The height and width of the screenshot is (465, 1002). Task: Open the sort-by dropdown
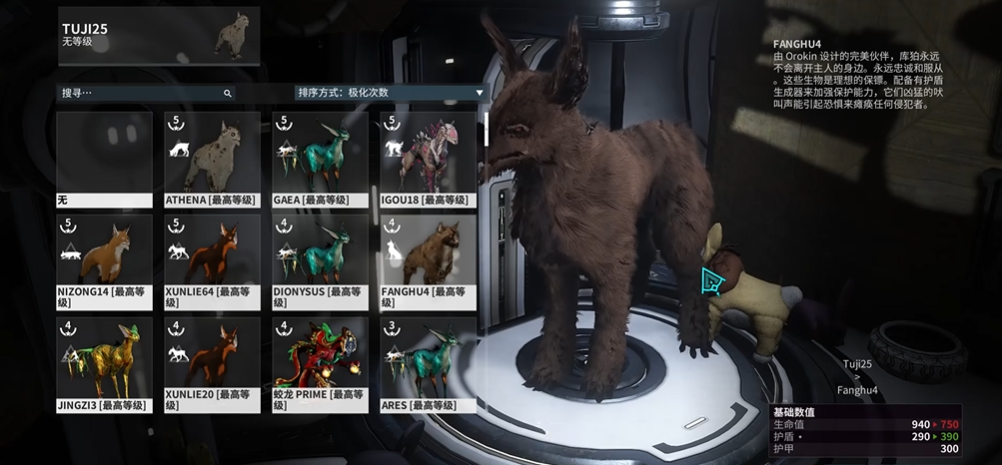tap(388, 93)
